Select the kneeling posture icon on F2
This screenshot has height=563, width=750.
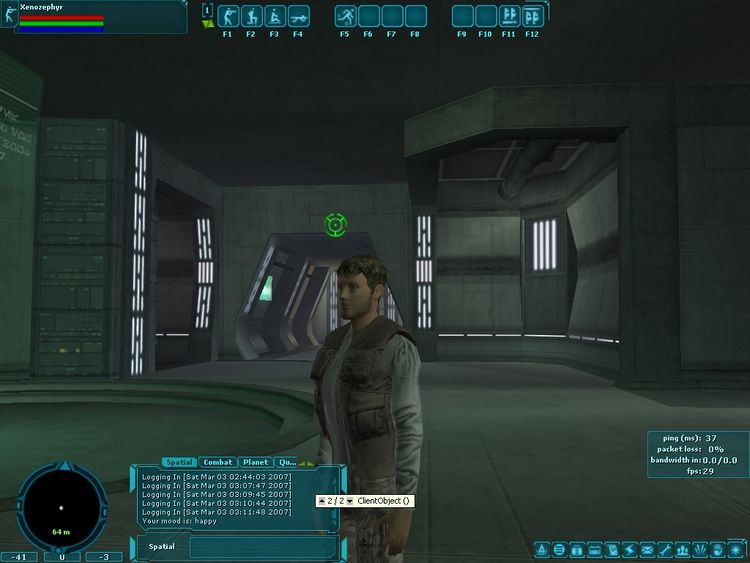250,17
